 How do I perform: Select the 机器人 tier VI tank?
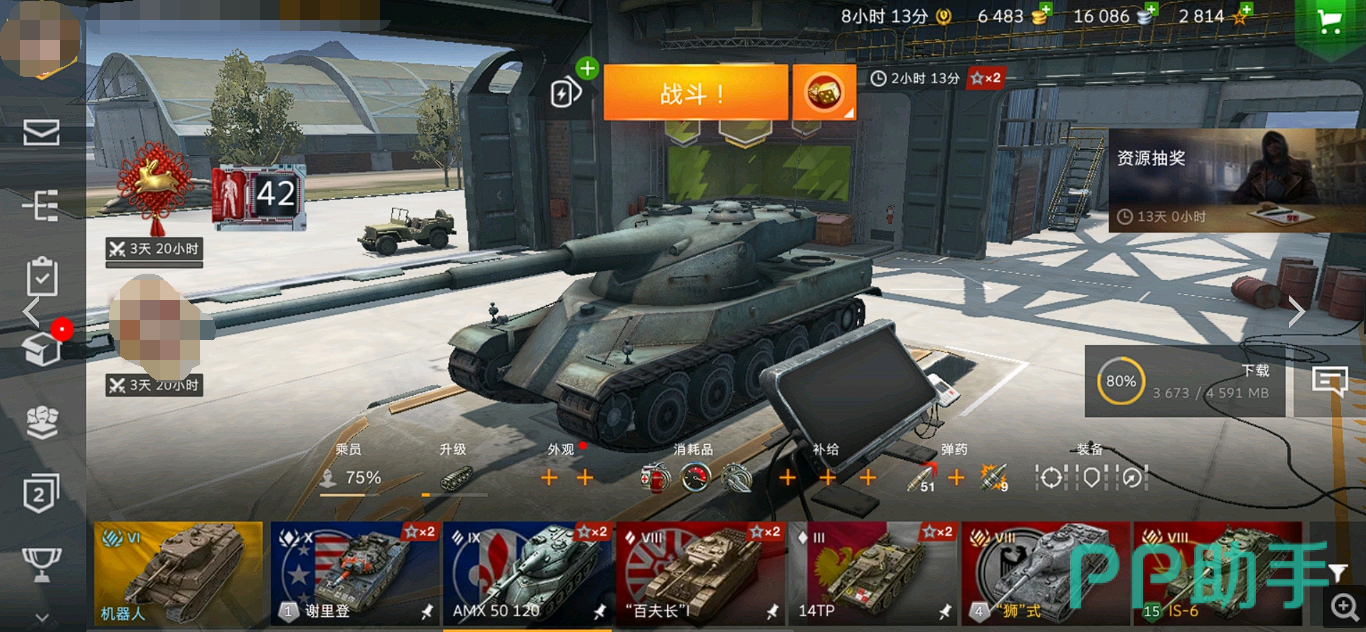178,573
